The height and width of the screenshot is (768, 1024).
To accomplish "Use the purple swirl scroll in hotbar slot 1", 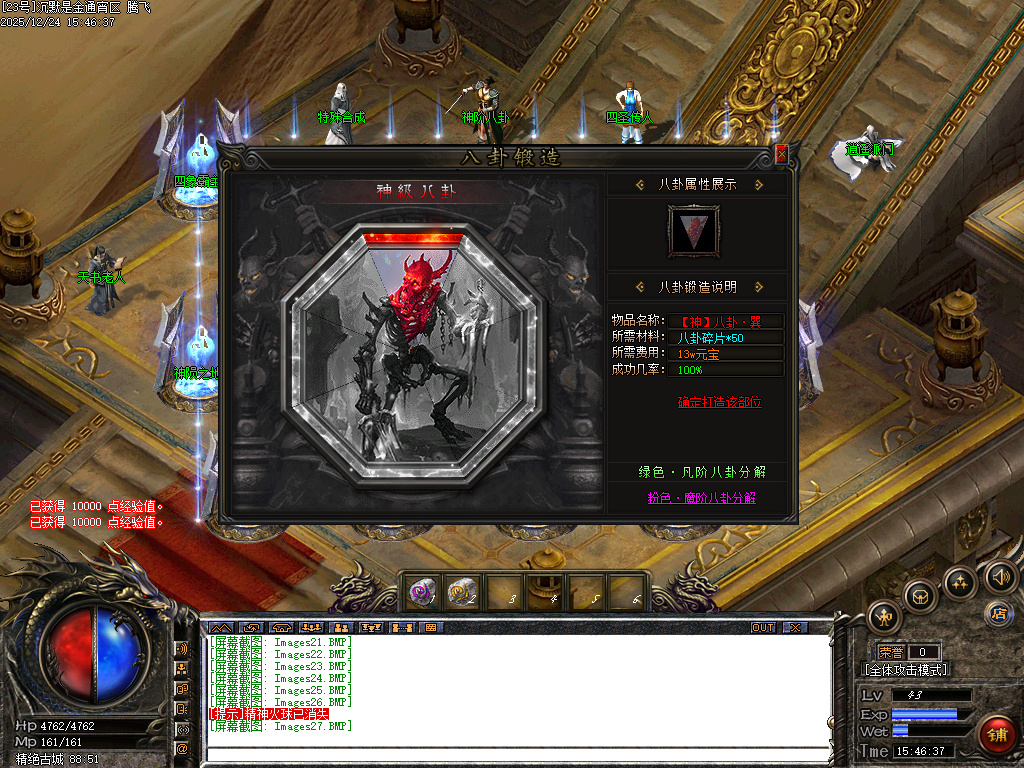I will tap(422, 593).
